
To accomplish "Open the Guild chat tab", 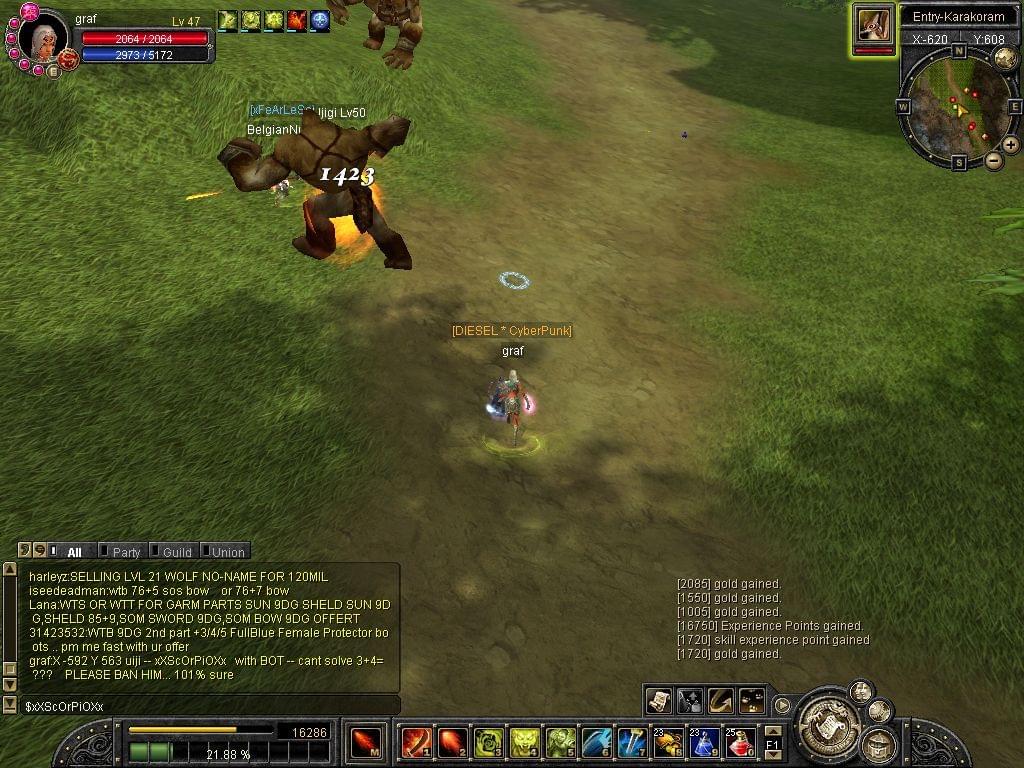I will (176, 552).
